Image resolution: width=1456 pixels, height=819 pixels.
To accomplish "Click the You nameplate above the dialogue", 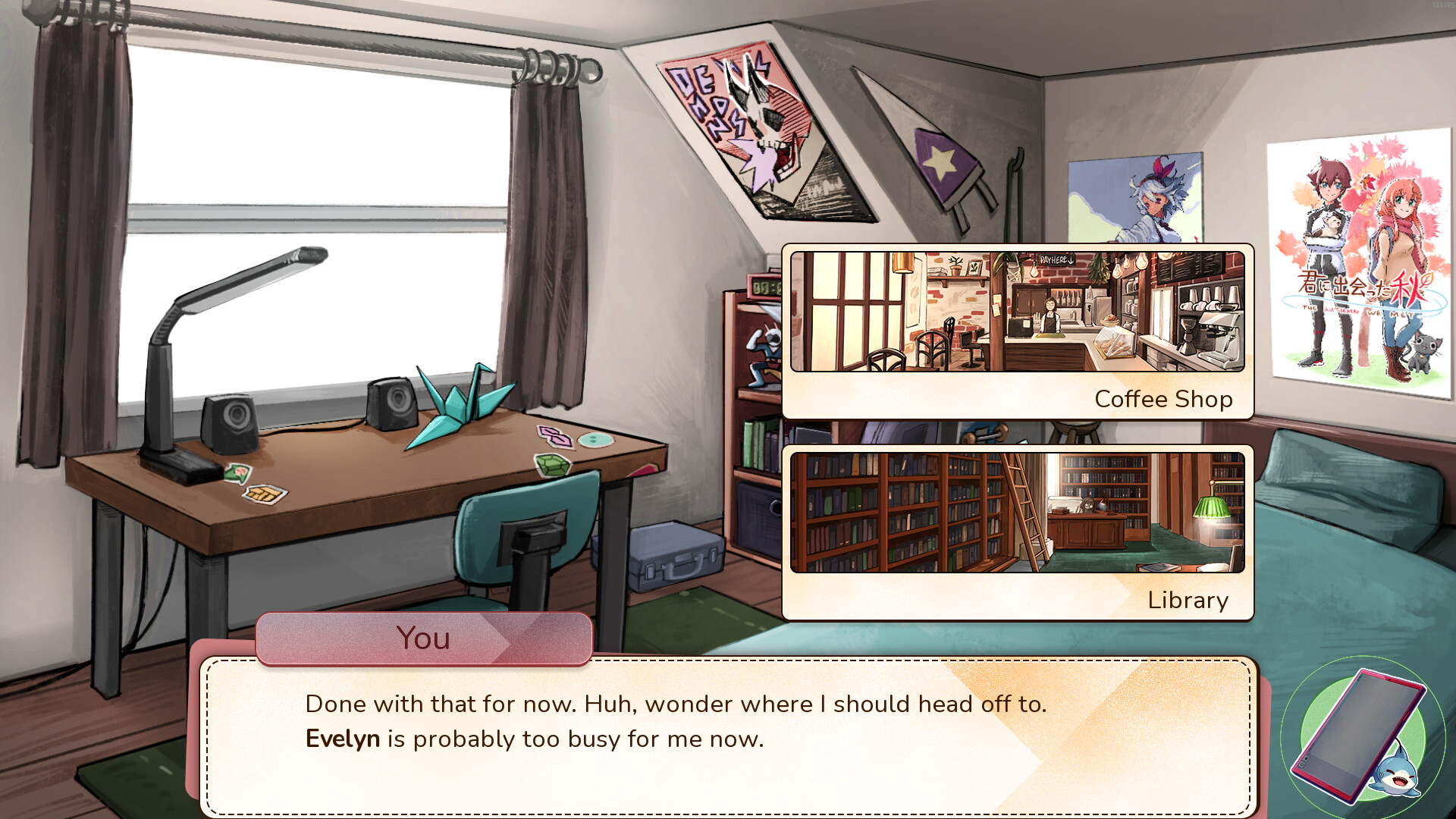I will (425, 639).
